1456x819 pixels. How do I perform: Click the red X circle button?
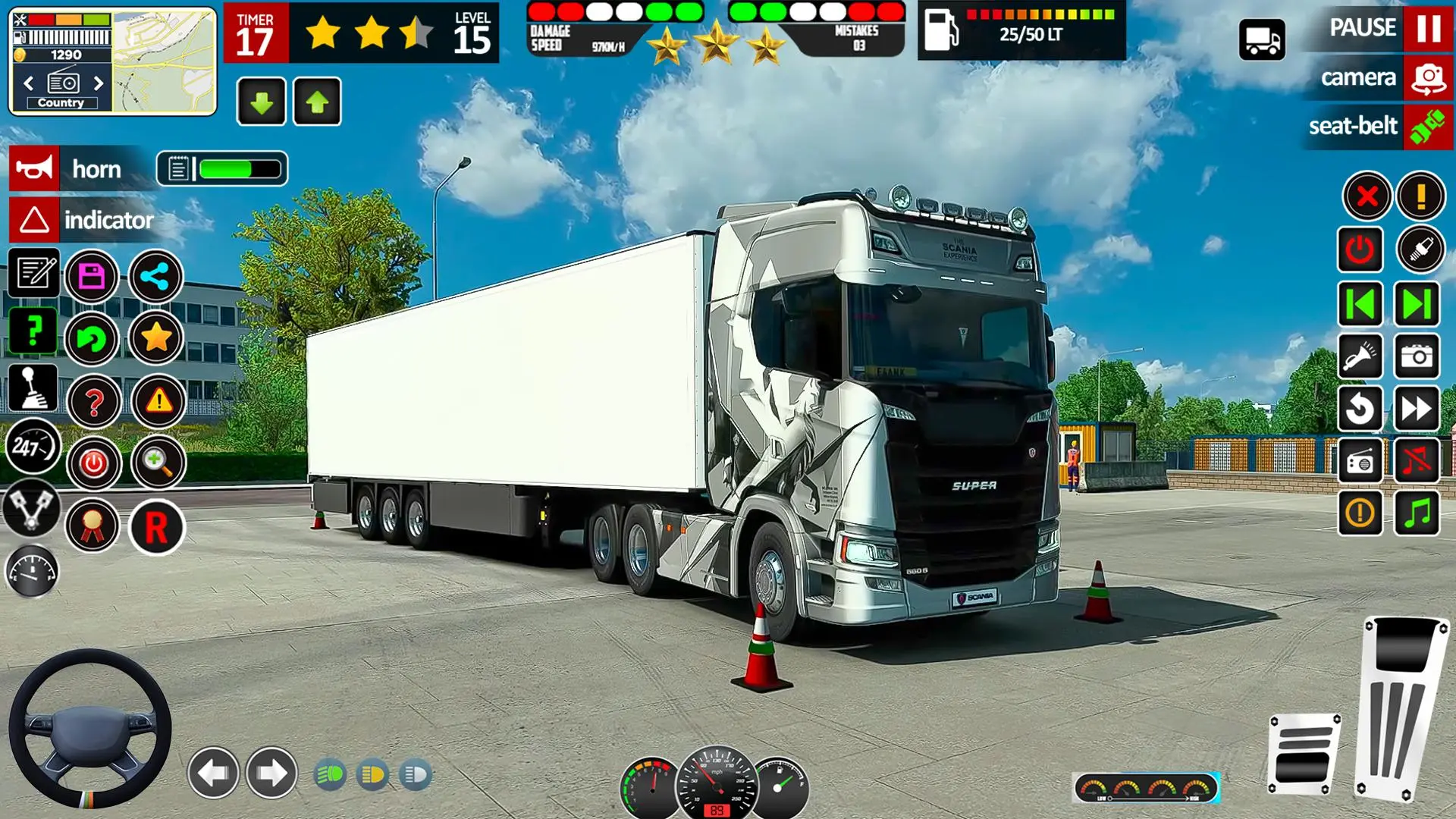(1367, 196)
